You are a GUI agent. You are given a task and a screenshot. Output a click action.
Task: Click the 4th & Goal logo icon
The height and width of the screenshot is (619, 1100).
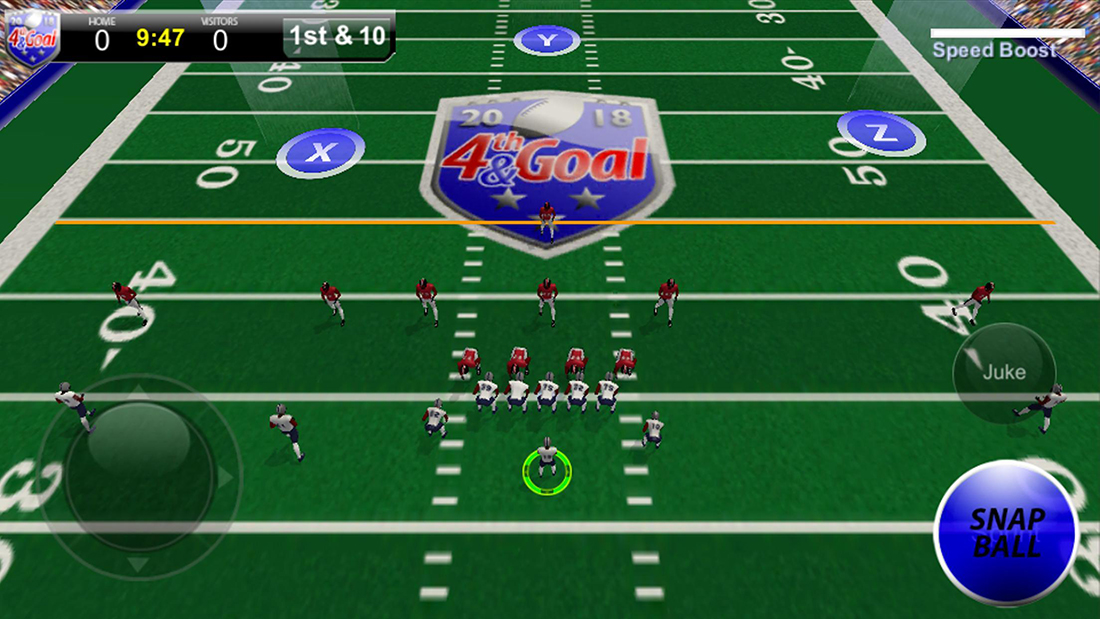[x=31, y=34]
